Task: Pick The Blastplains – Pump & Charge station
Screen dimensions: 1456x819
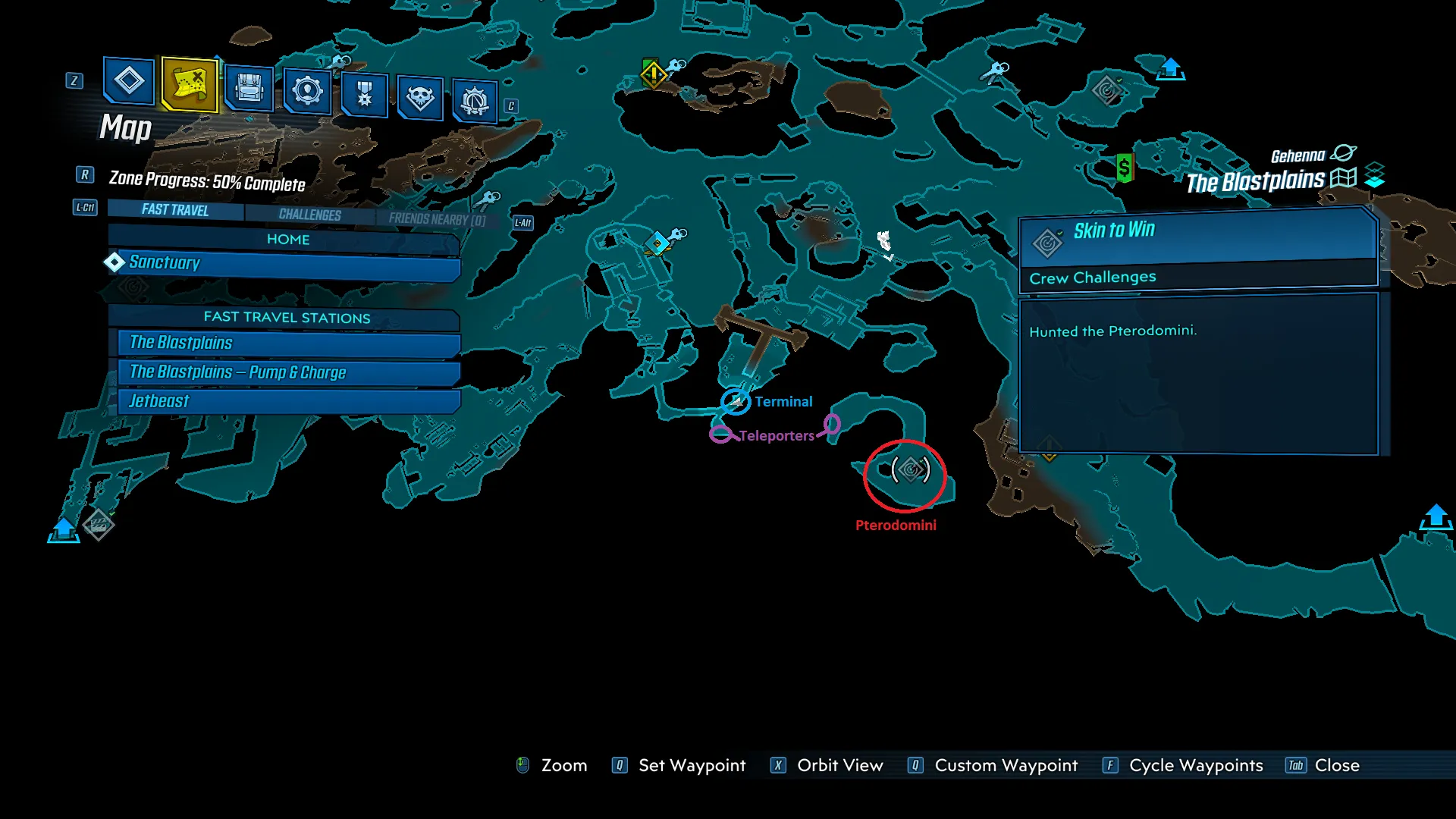Action: click(288, 372)
